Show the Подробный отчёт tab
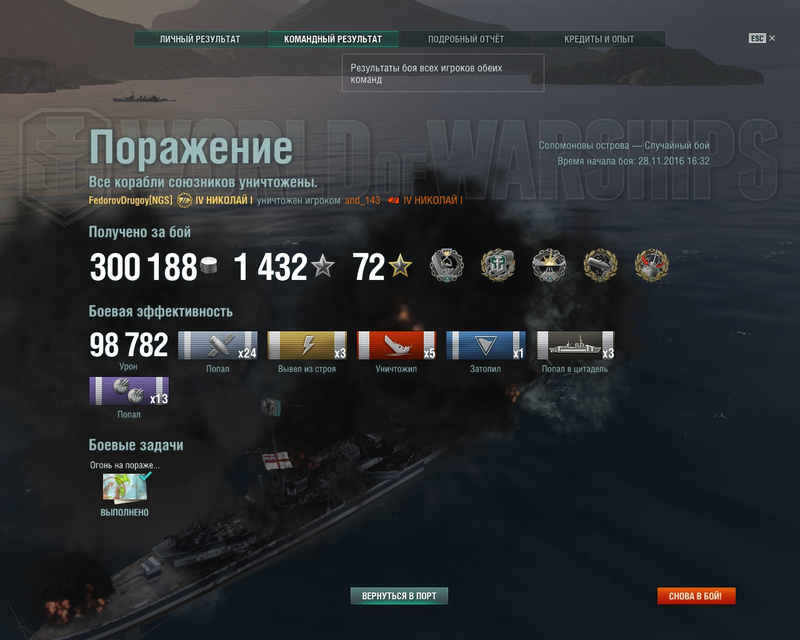800x640 pixels. [x=465, y=39]
